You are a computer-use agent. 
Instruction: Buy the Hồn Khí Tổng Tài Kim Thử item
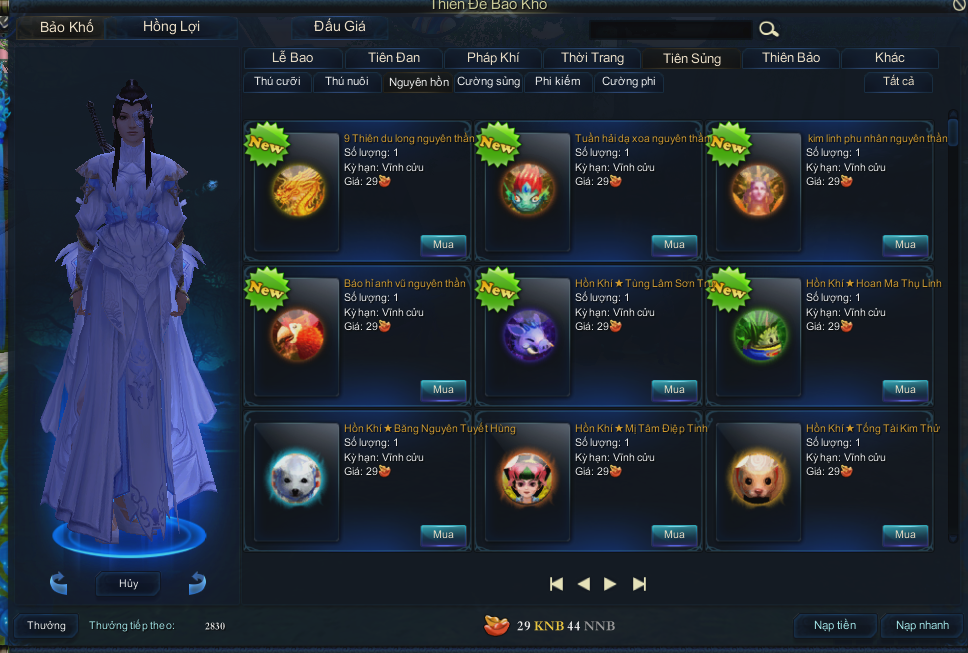[x=905, y=535]
